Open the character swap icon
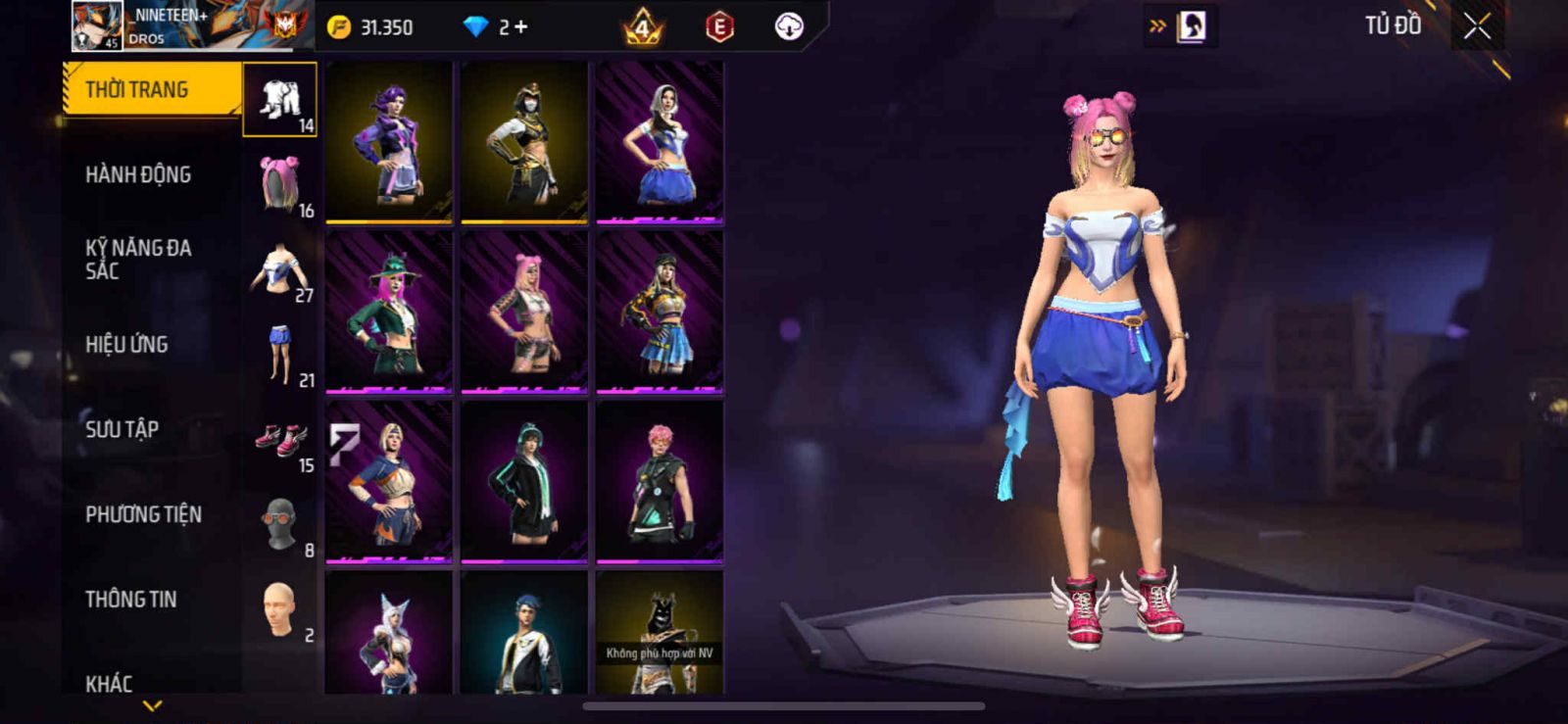Screen dimensions: 1568x724 [1191, 26]
